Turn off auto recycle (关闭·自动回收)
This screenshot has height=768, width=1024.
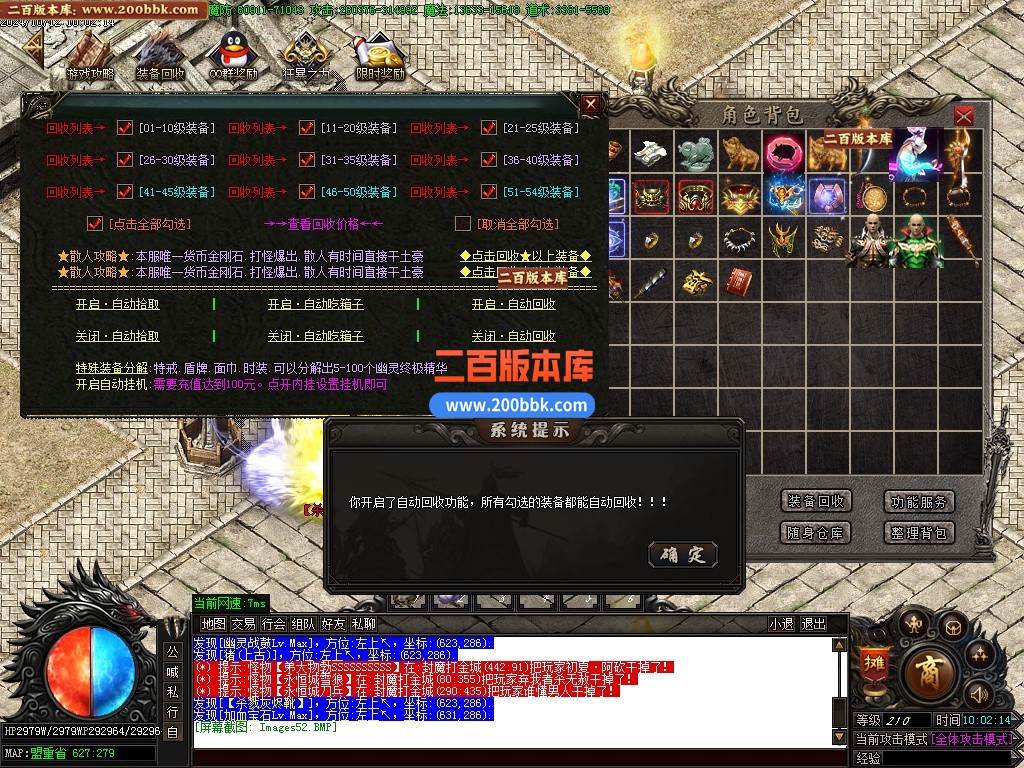tap(513, 336)
